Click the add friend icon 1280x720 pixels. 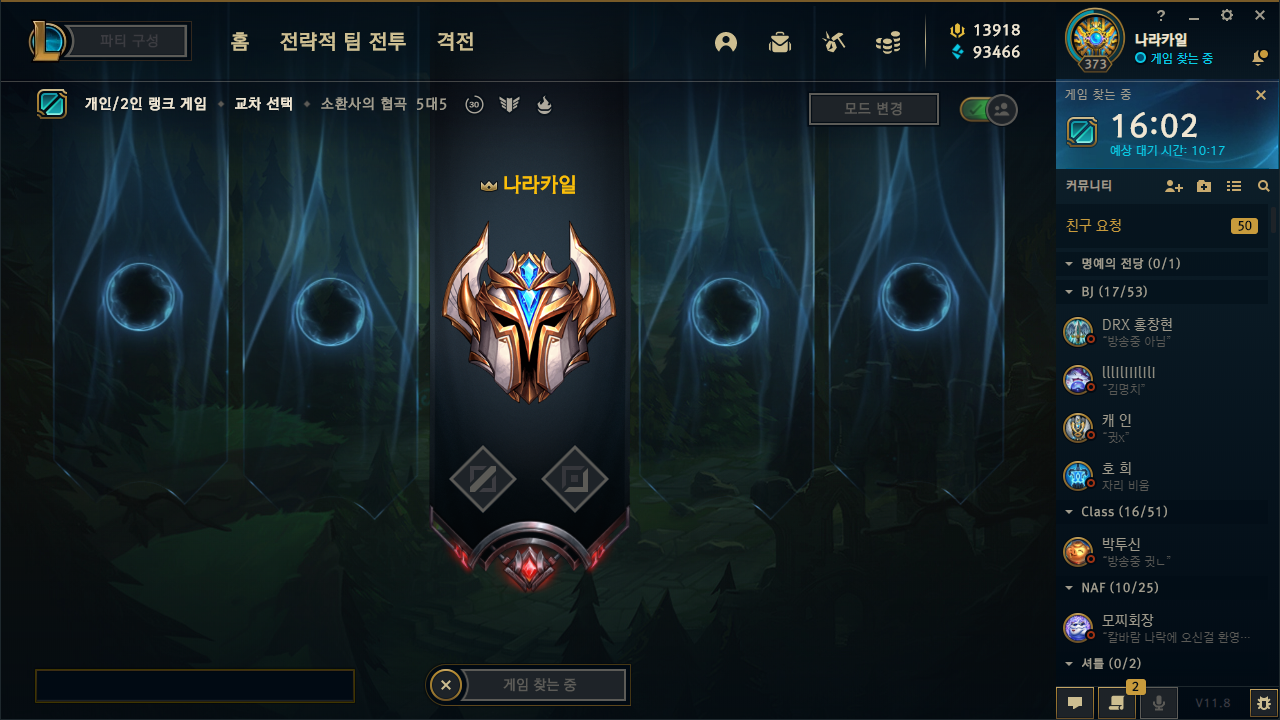[1172, 186]
